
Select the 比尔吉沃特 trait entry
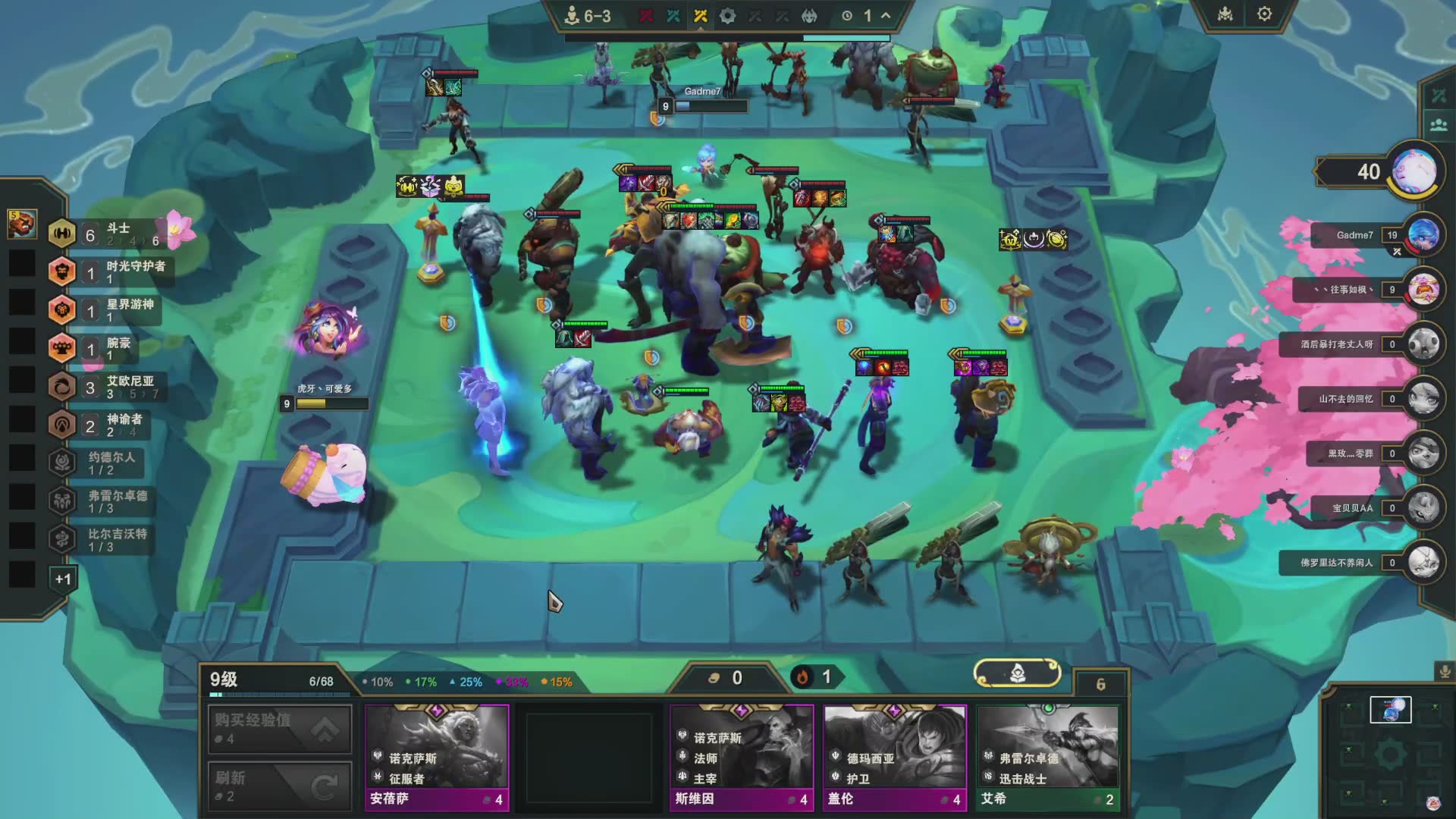(x=106, y=539)
